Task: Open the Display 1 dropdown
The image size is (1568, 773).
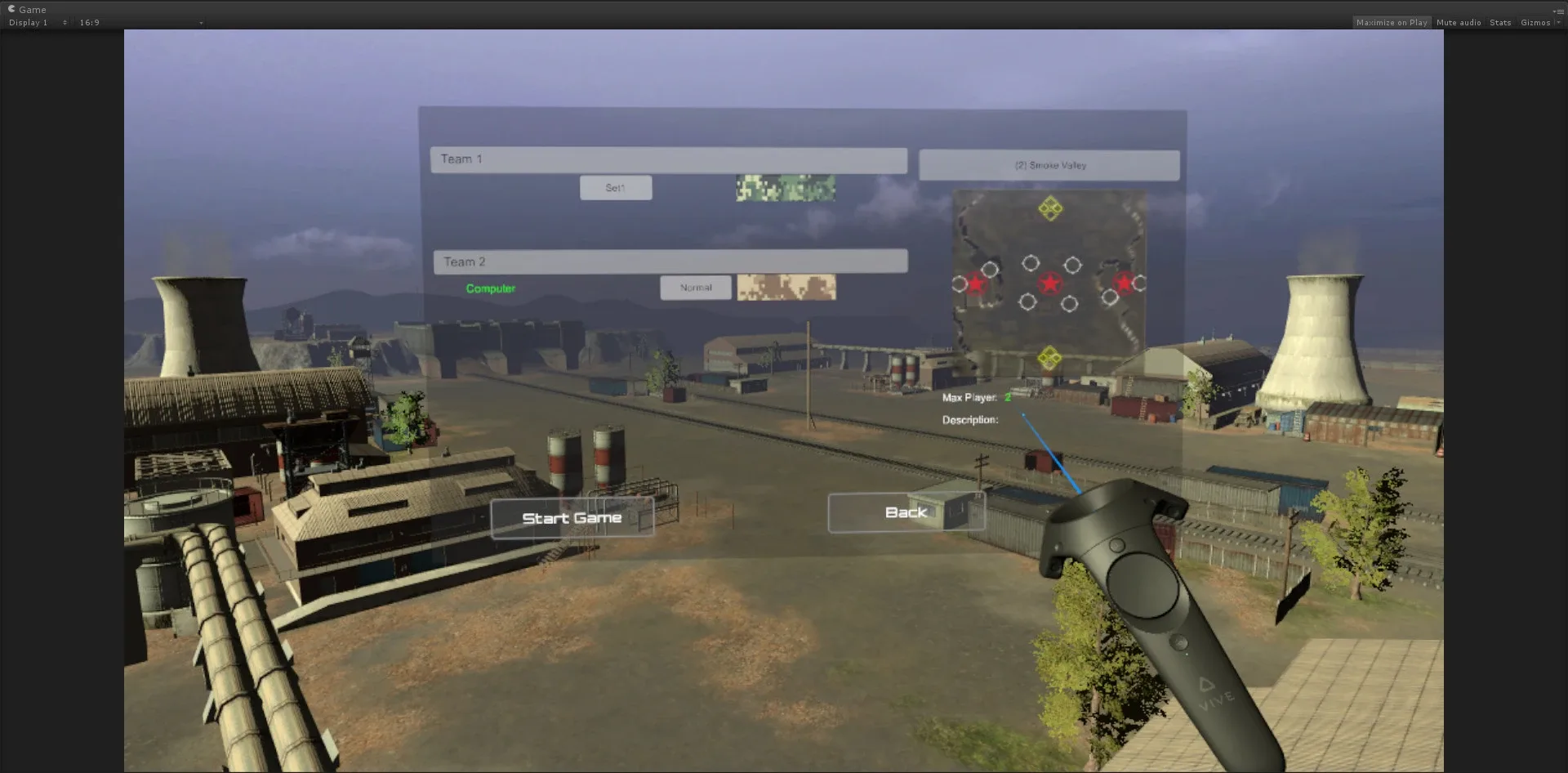Action: click(29, 23)
